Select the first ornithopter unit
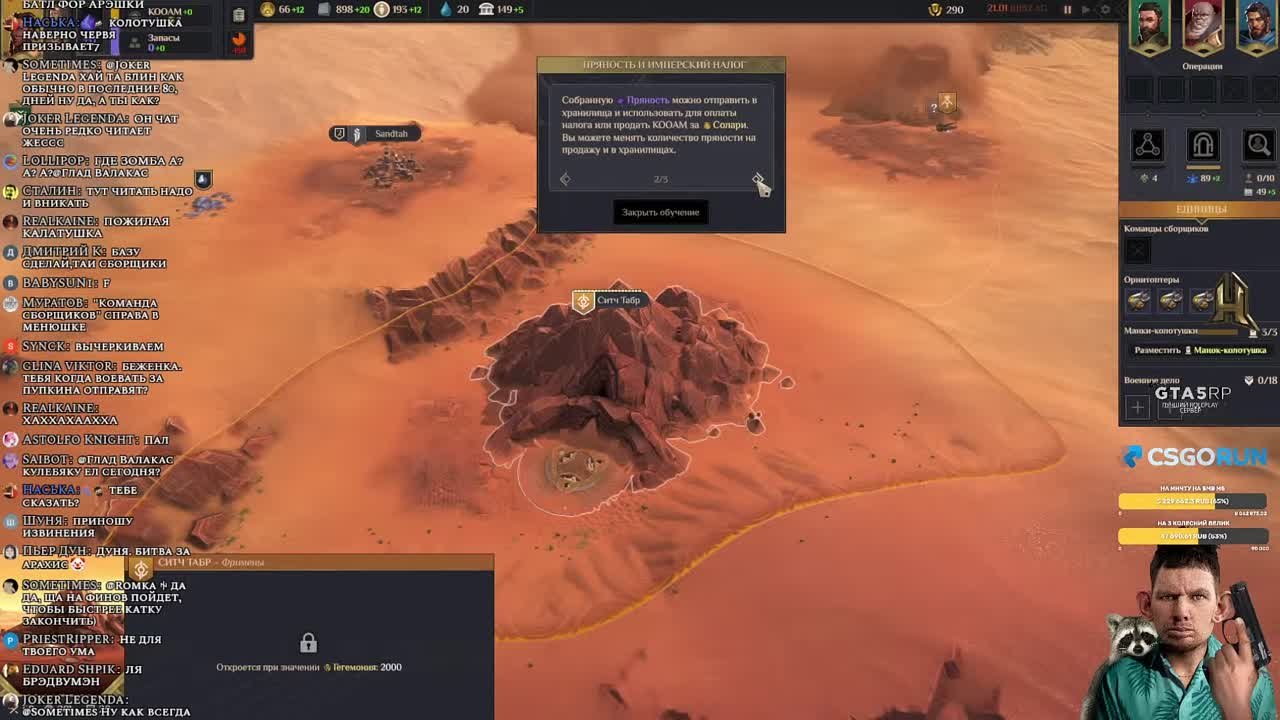 point(1138,300)
